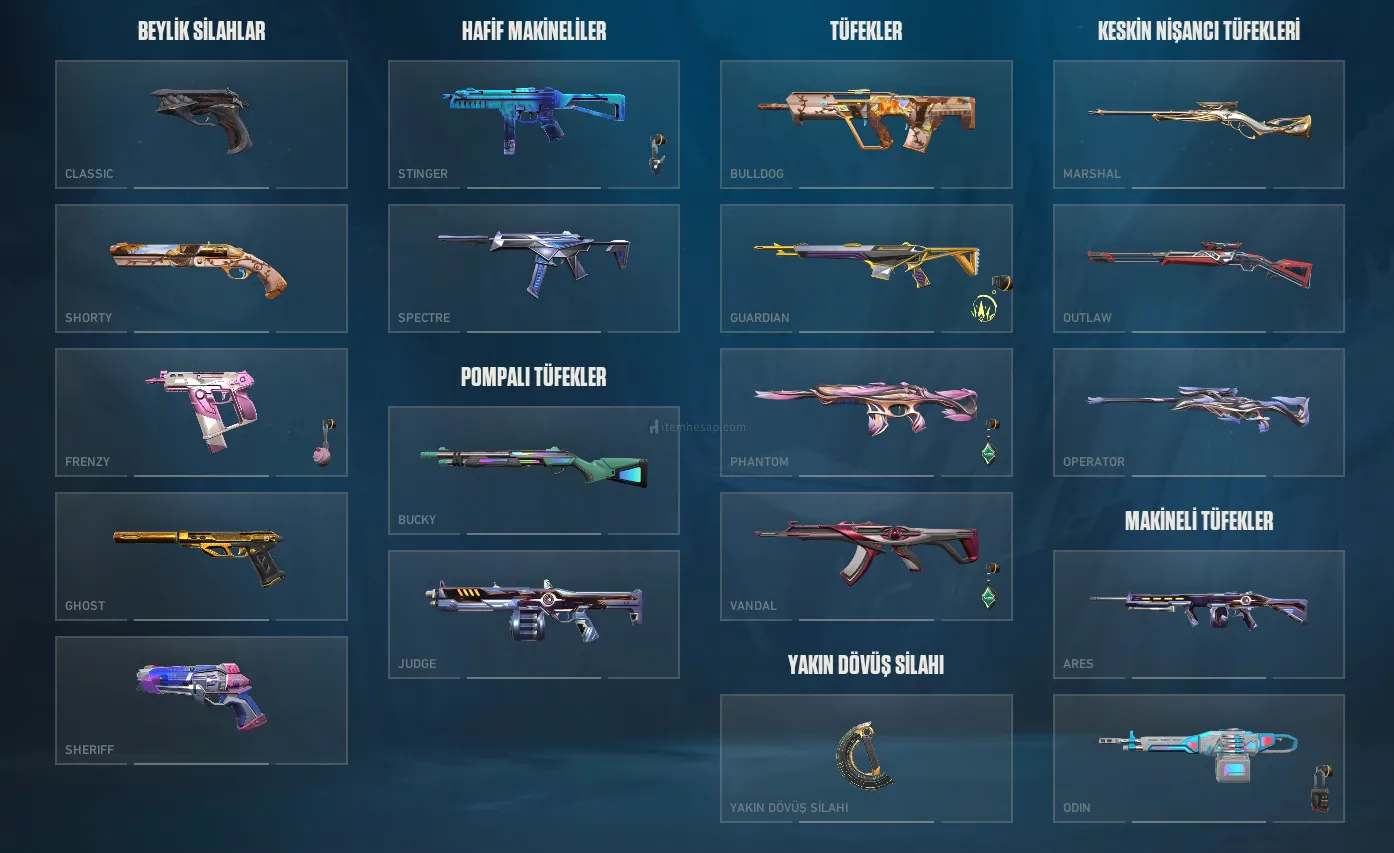Screen dimensions: 1394x853
Task: Choose the Vandal rifle slot
Action: coord(866,556)
